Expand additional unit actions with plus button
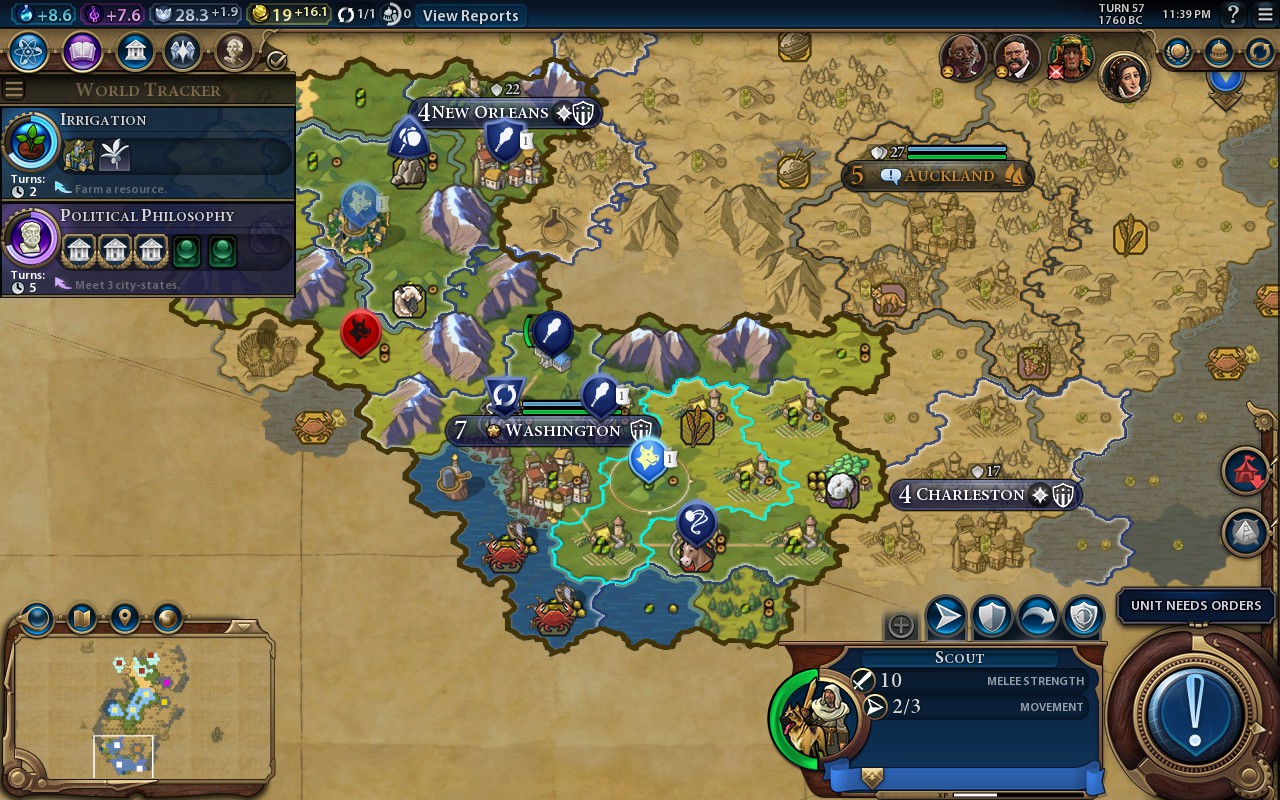The width and height of the screenshot is (1280, 800). tap(900, 626)
